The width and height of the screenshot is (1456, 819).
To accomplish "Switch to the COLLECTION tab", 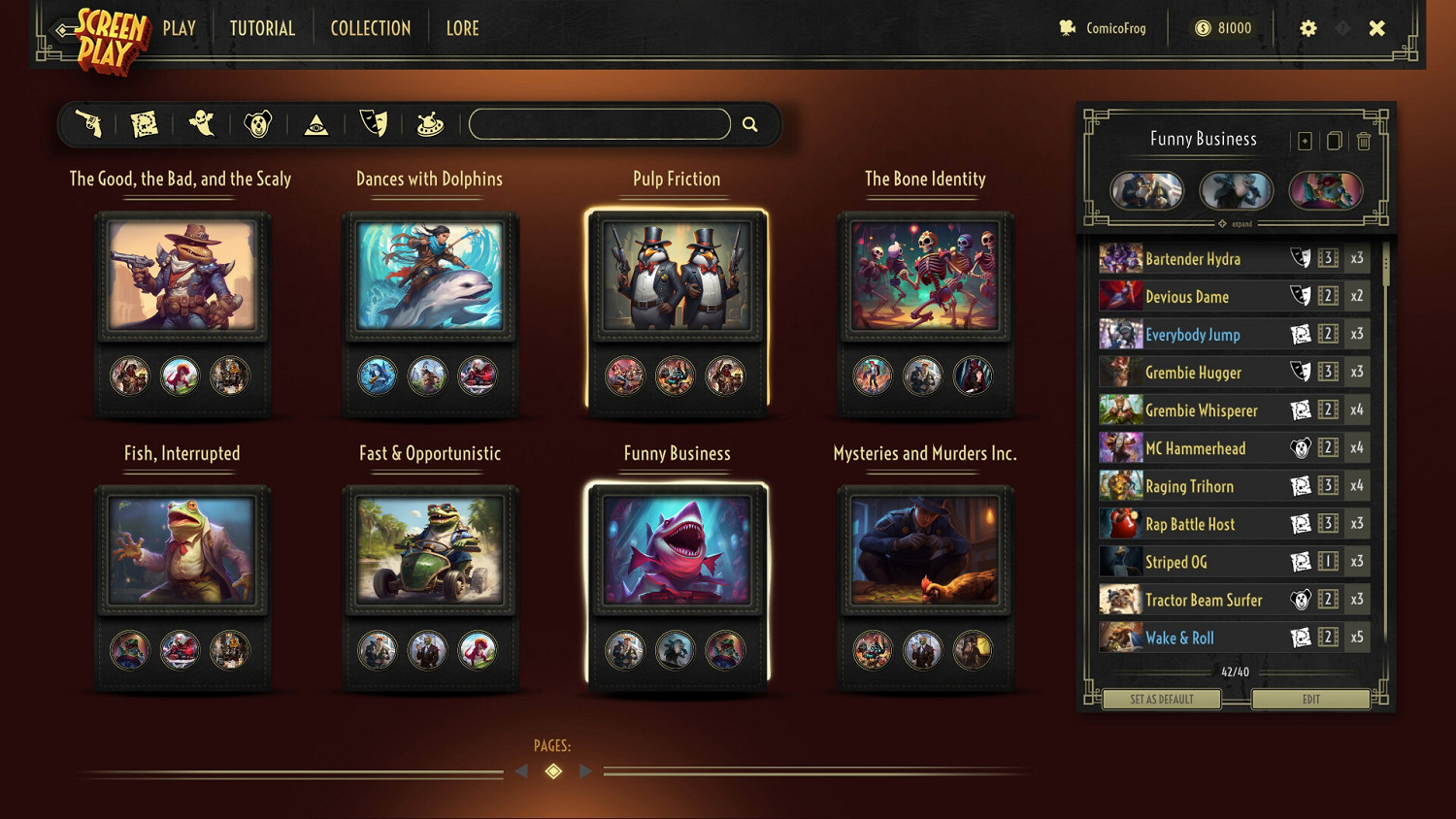I will click(370, 28).
